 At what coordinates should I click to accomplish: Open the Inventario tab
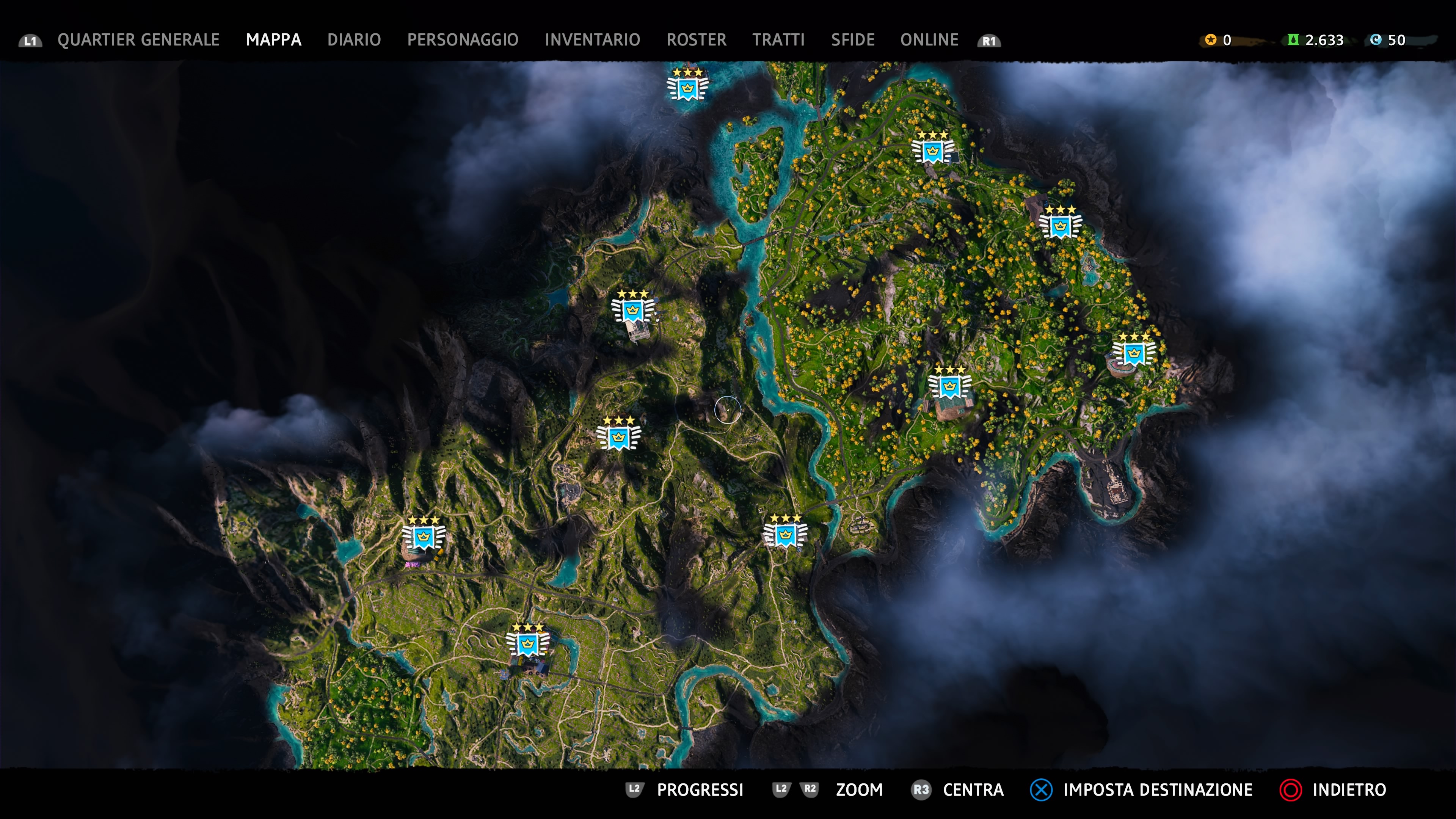592,40
